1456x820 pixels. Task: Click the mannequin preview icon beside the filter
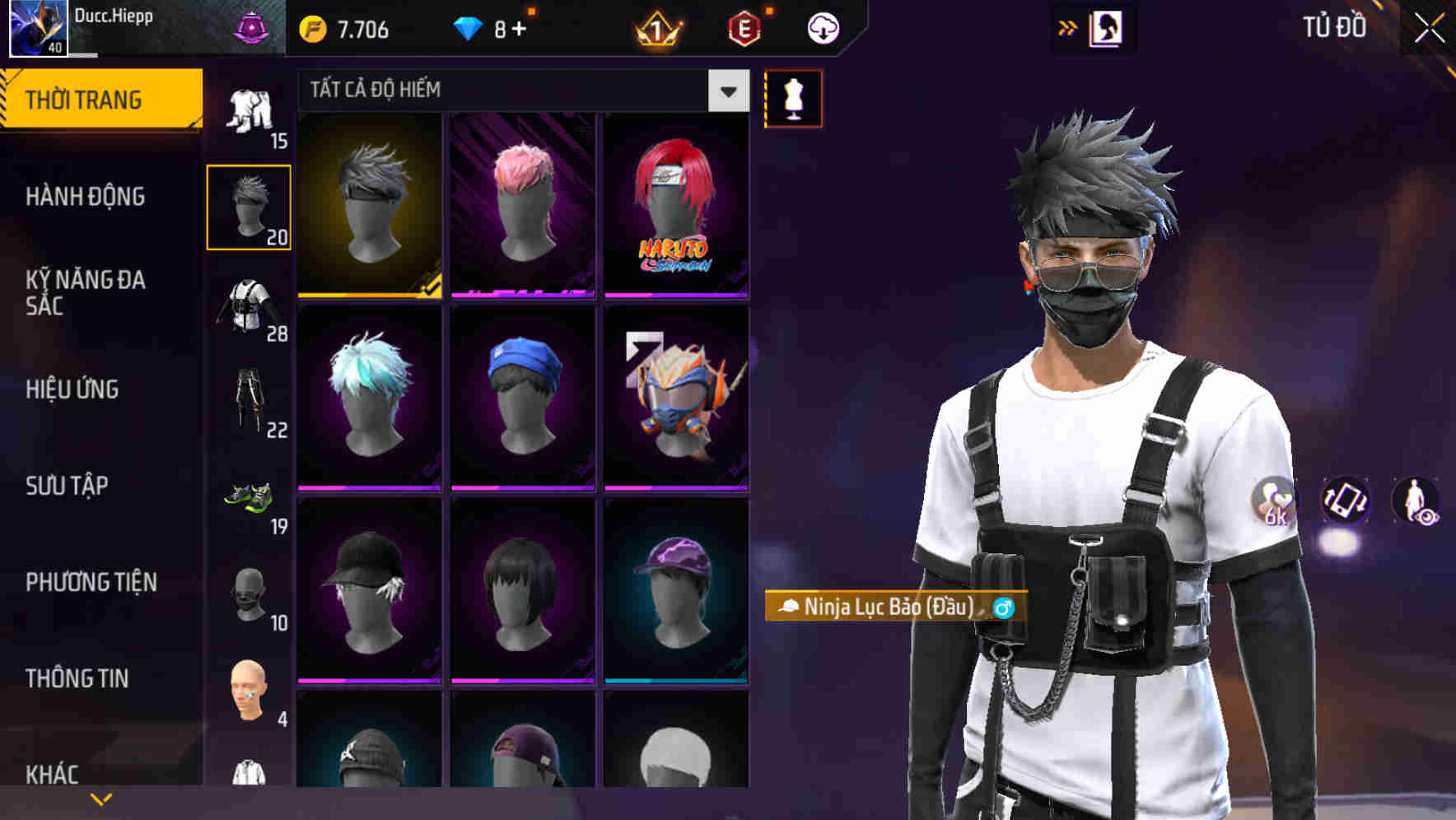[793, 97]
